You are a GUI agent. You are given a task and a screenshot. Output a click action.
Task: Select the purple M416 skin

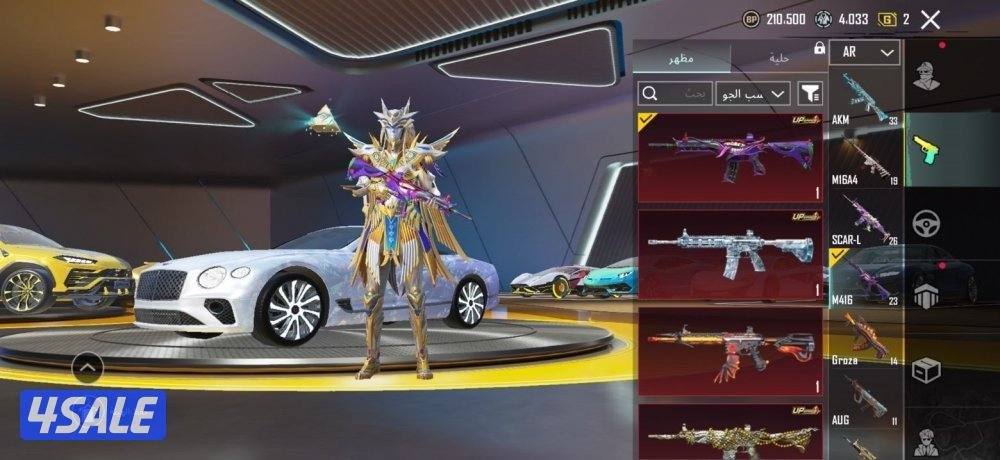(x=730, y=157)
